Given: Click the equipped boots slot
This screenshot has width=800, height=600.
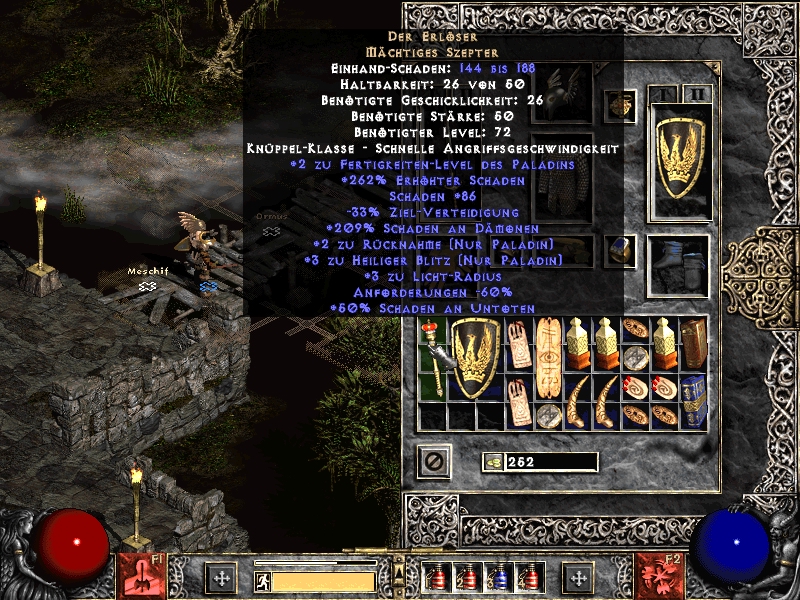Looking at the screenshot, I should coord(680,267).
